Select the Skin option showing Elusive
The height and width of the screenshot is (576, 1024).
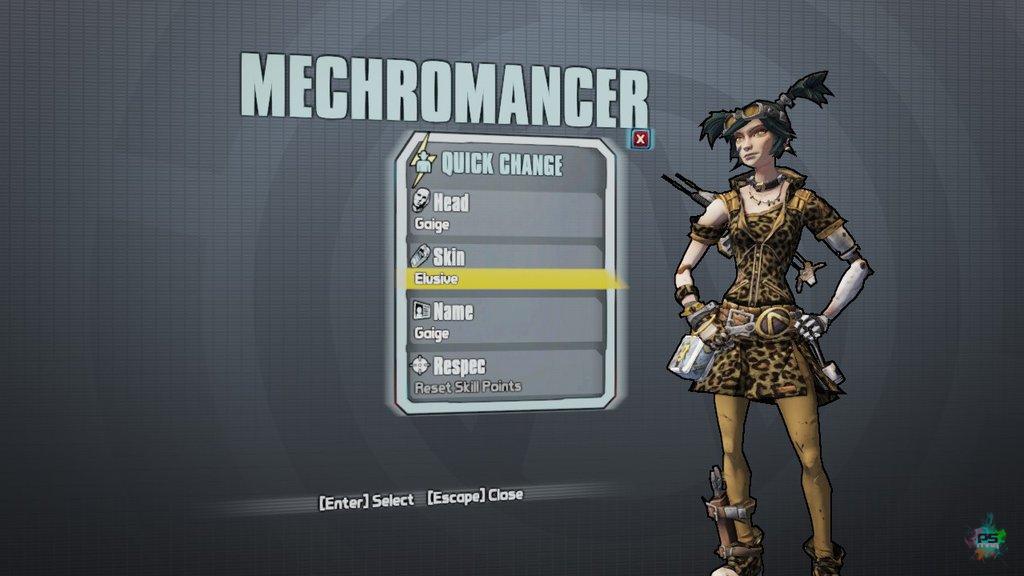click(x=505, y=267)
